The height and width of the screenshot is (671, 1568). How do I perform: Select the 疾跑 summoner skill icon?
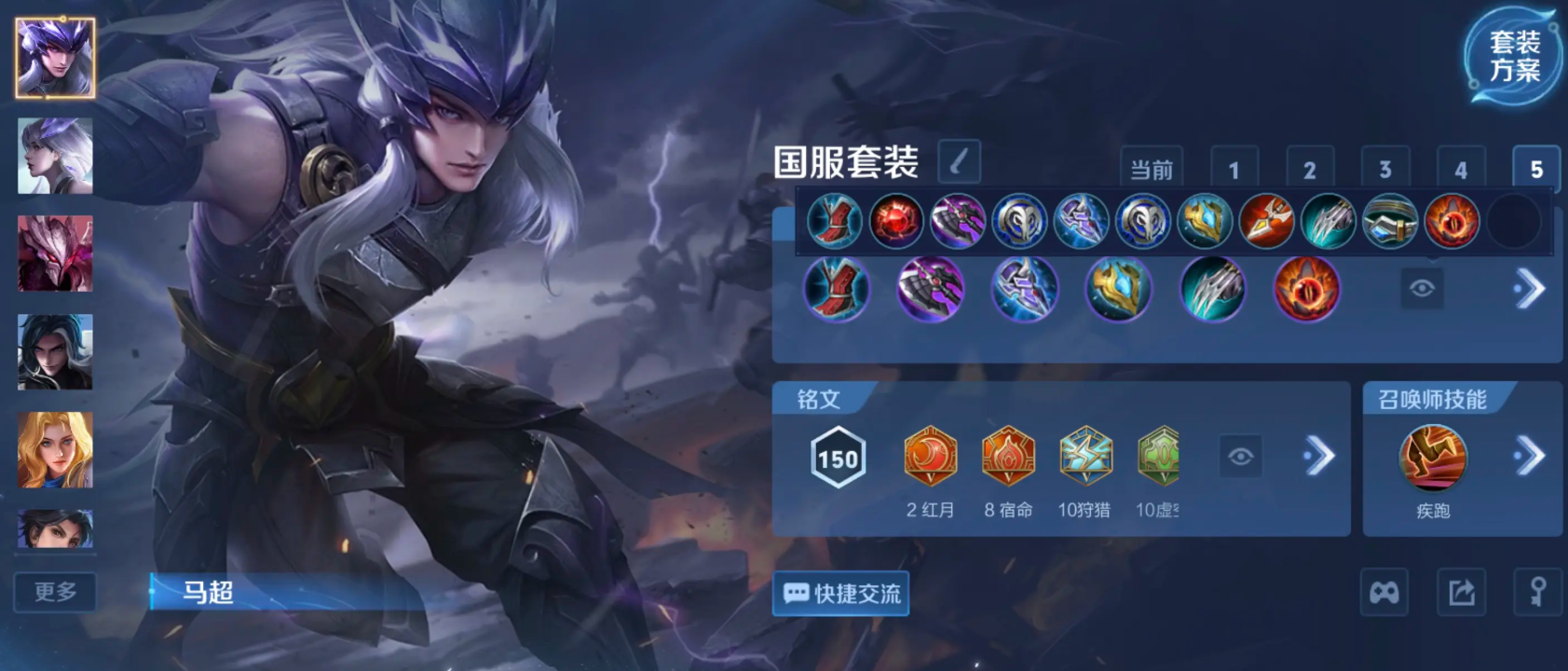[1433, 459]
